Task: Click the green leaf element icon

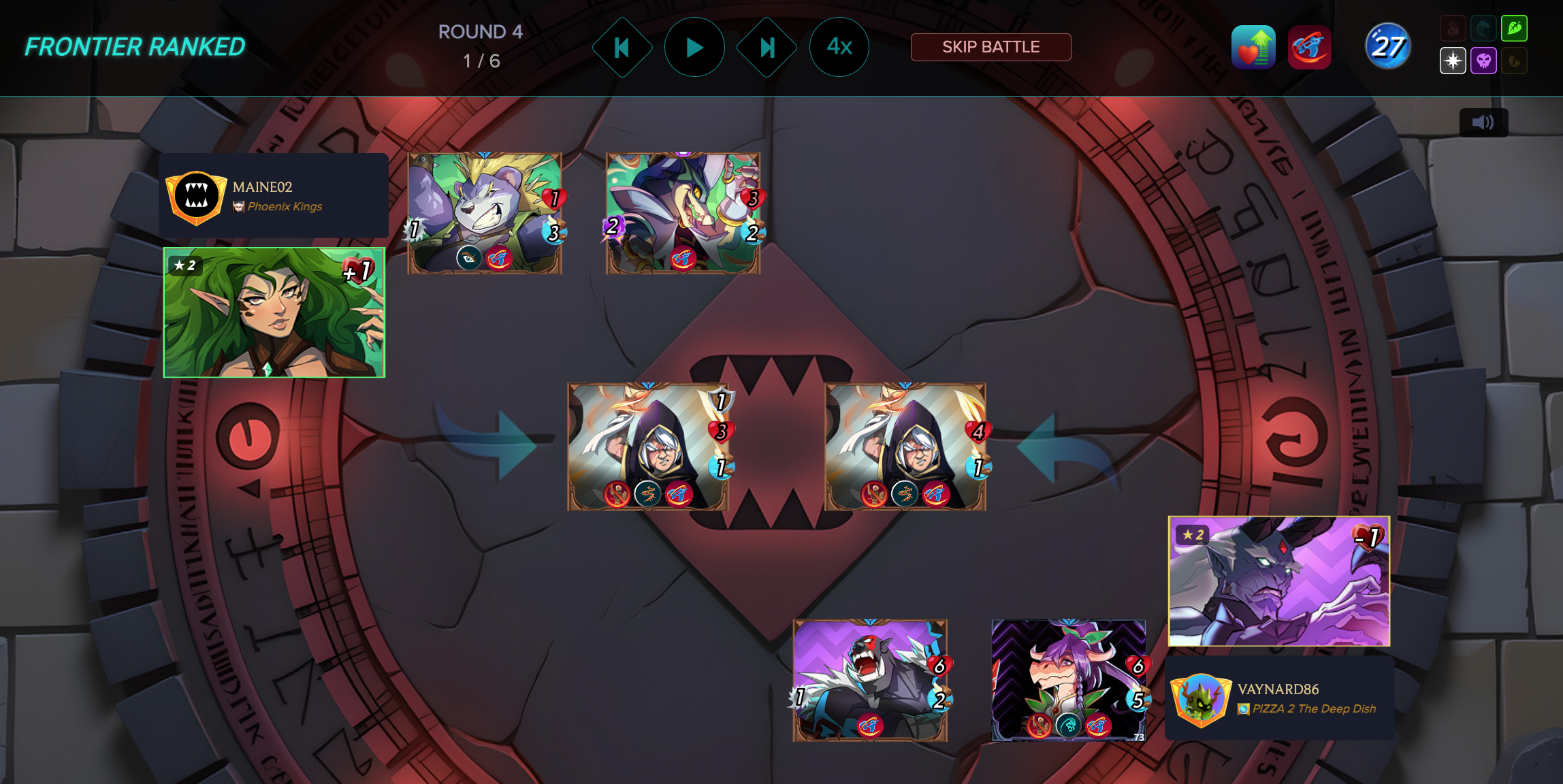Action: pos(1514,29)
